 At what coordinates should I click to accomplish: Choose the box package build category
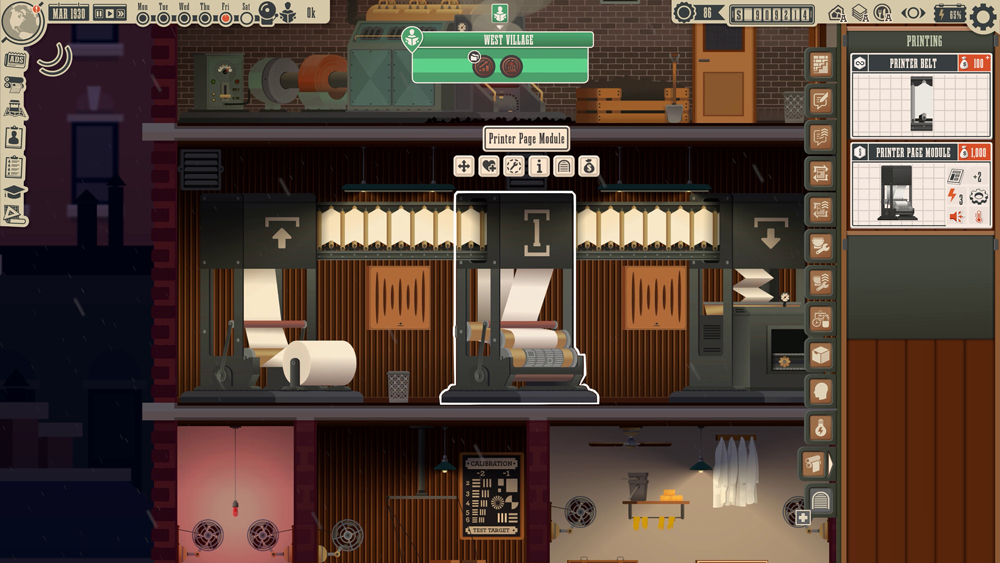coord(821,355)
